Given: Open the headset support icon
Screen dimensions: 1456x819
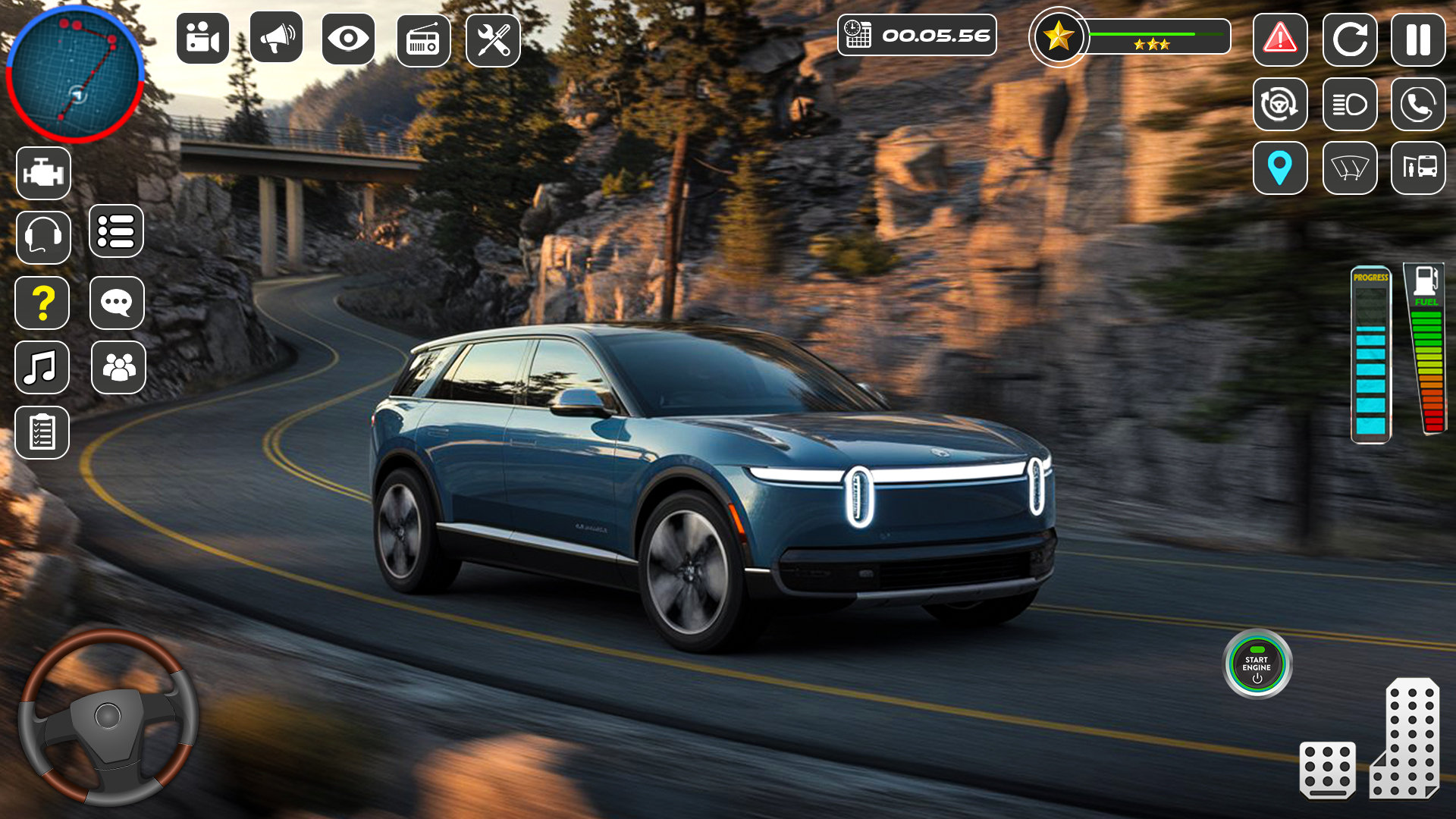Looking at the screenshot, I should 43,237.
